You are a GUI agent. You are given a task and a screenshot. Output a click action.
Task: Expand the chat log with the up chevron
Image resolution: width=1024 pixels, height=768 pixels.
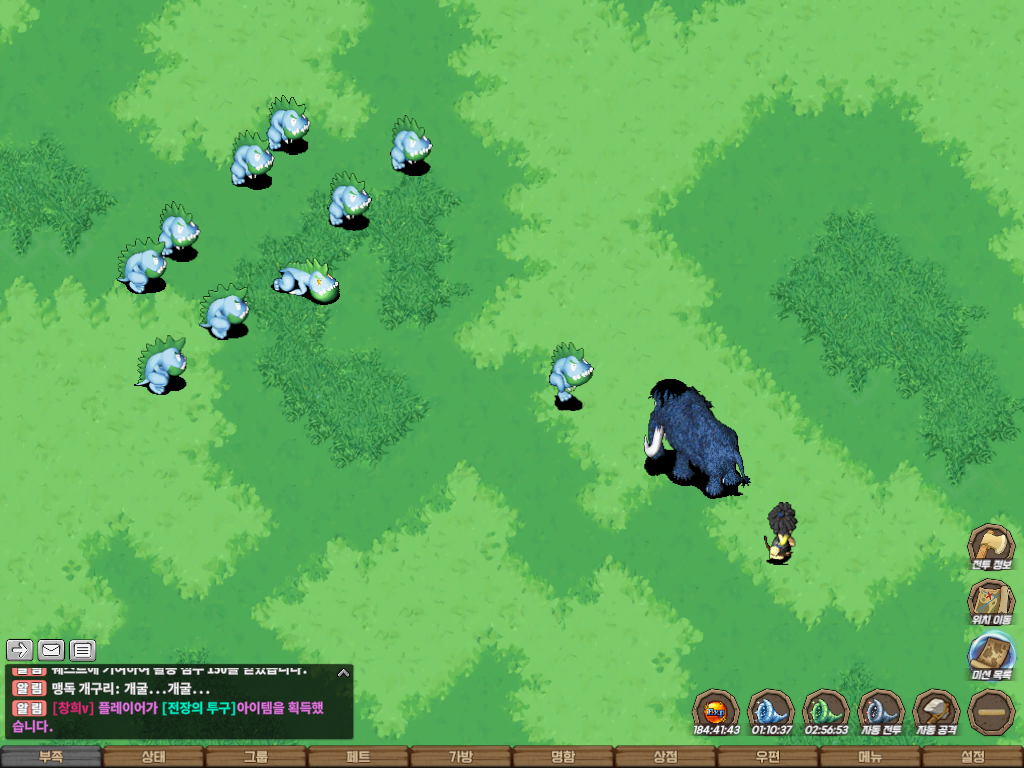[343, 672]
